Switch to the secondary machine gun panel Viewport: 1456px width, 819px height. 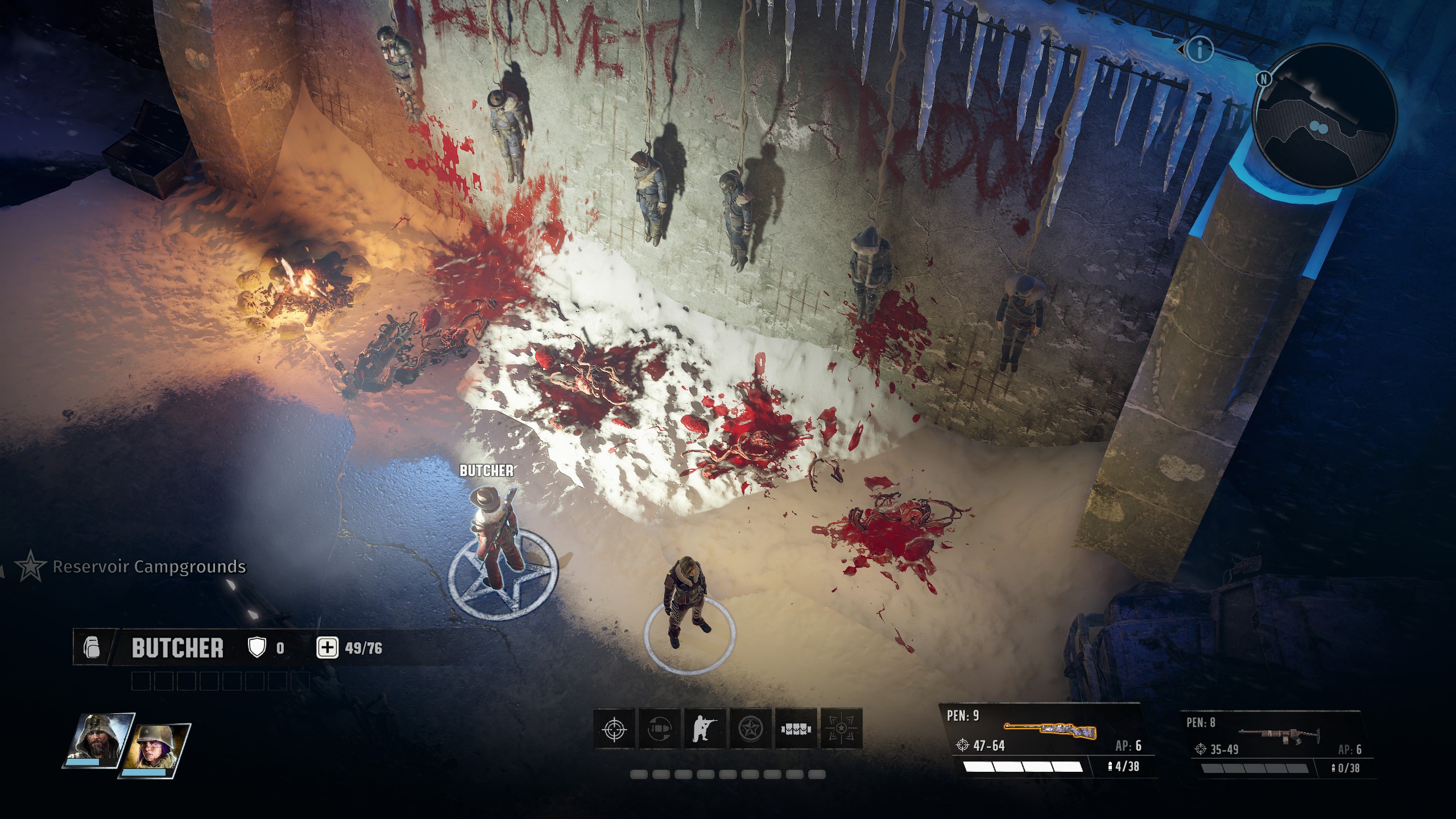click(1277, 744)
